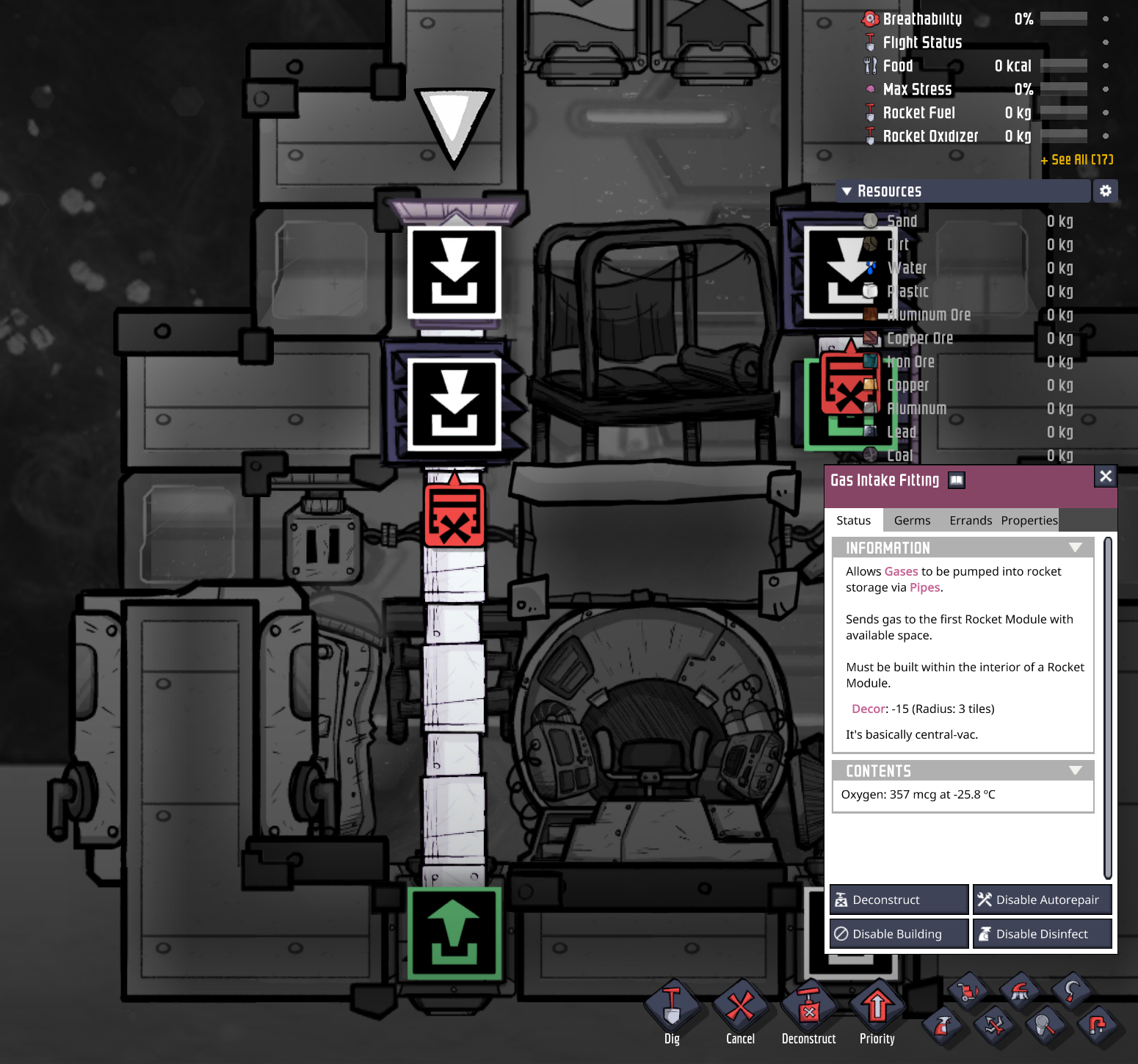Select the Empty Pipe tool

[x=1095, y=1027]
